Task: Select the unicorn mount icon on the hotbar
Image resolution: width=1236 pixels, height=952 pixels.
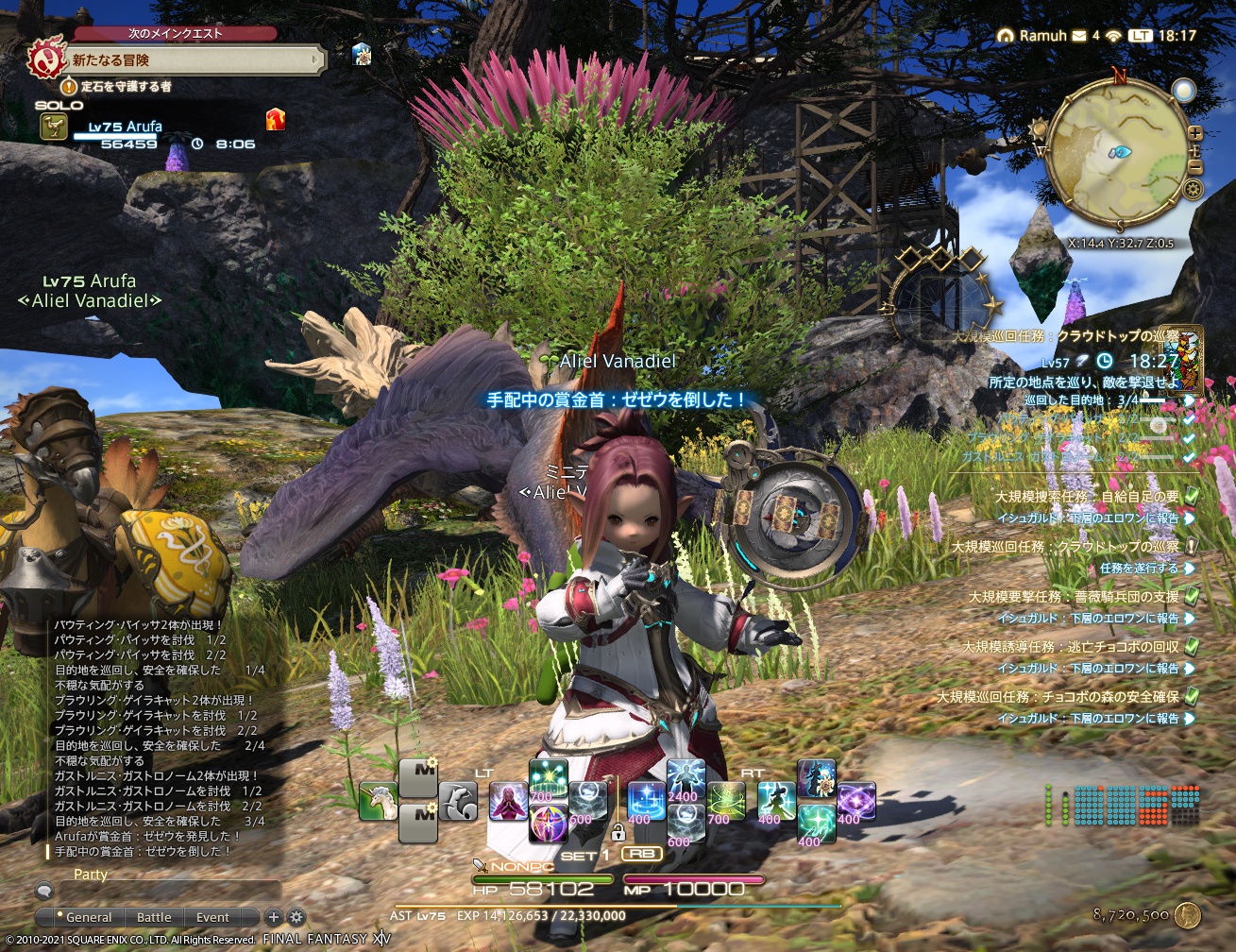Action: pyautogui.click(x=378, y=801)
